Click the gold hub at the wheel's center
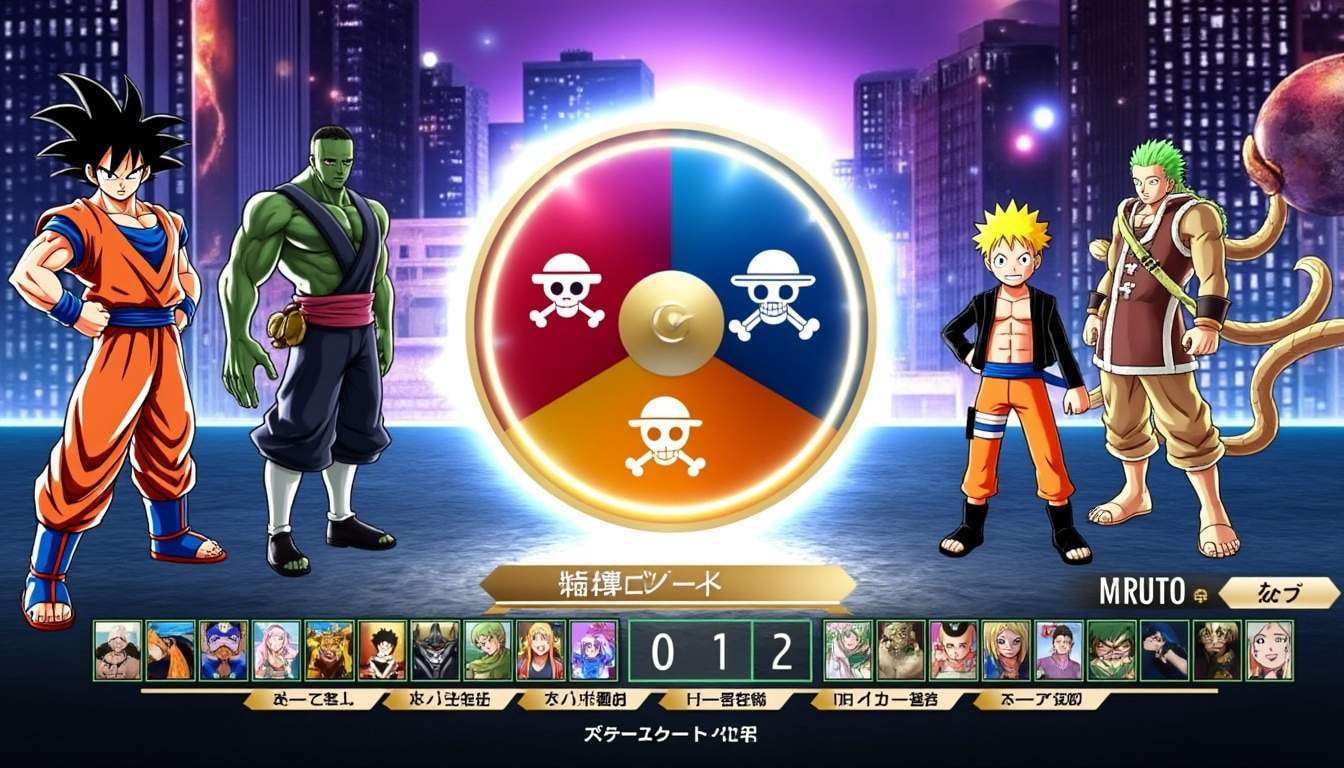 [670, 325]
